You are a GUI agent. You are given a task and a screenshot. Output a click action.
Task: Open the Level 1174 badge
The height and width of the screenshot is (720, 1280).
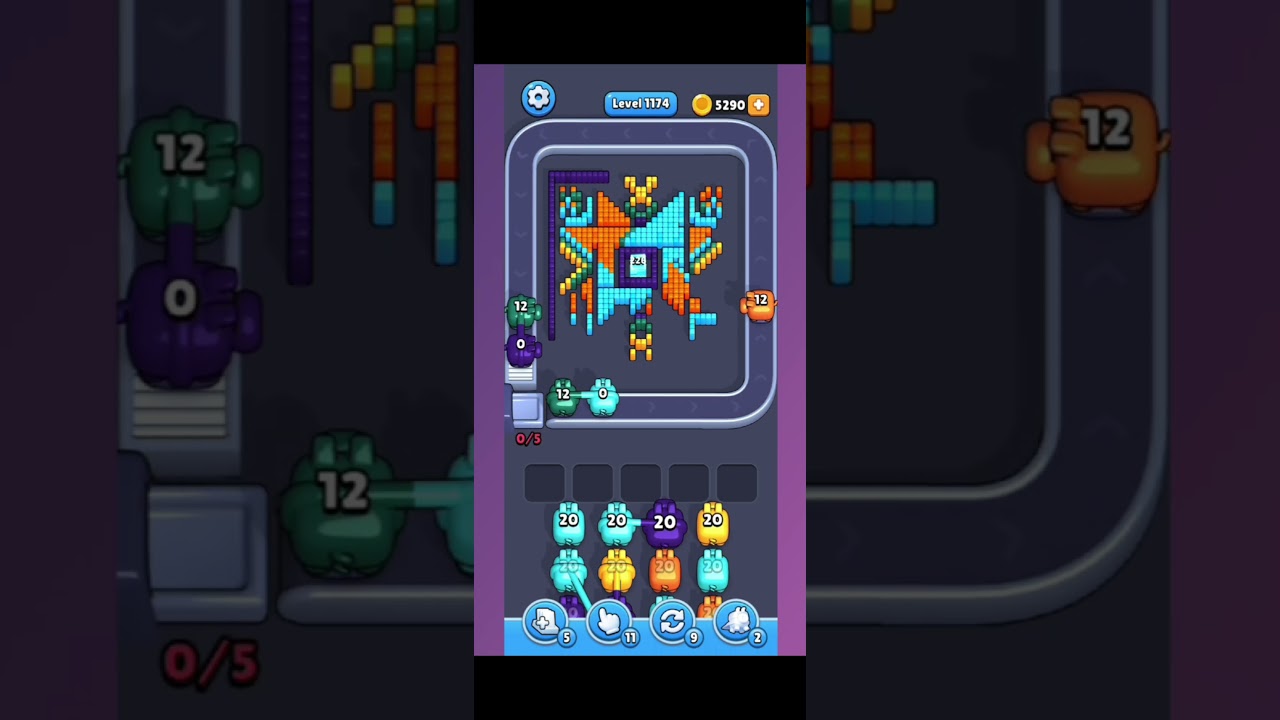[x=640, y=103]
